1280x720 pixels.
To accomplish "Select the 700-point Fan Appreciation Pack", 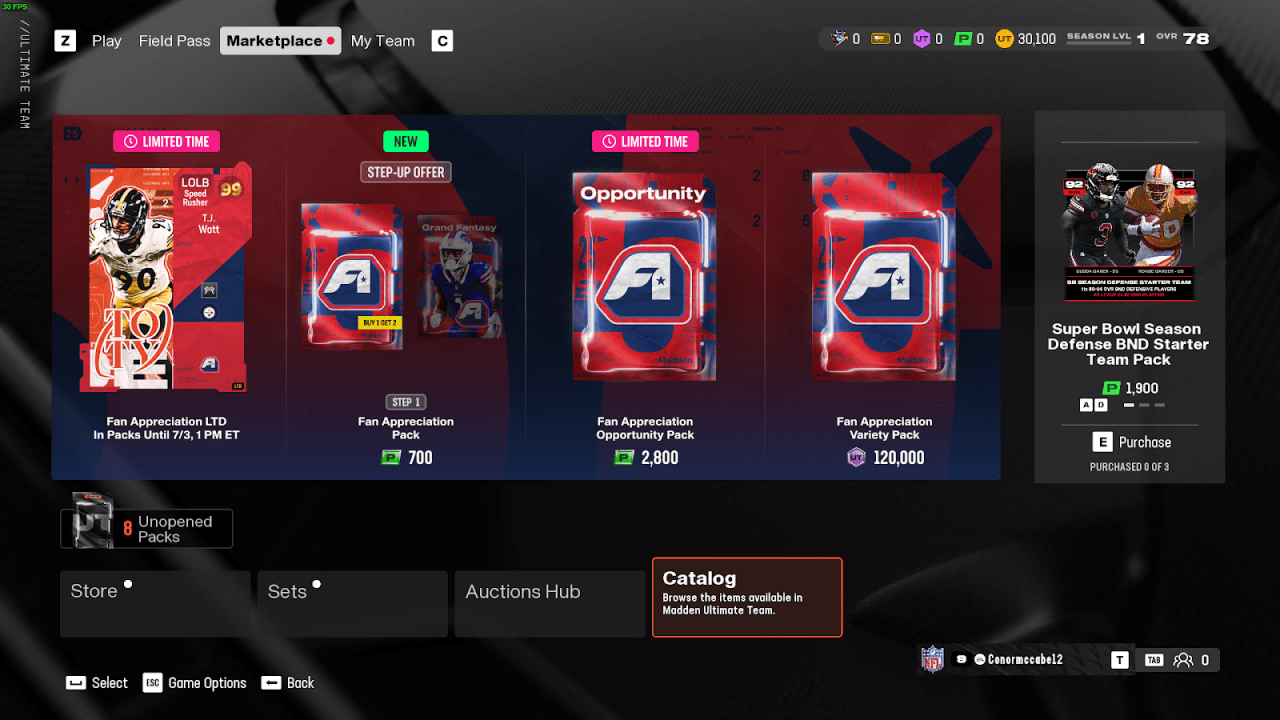I will (405, 300).
